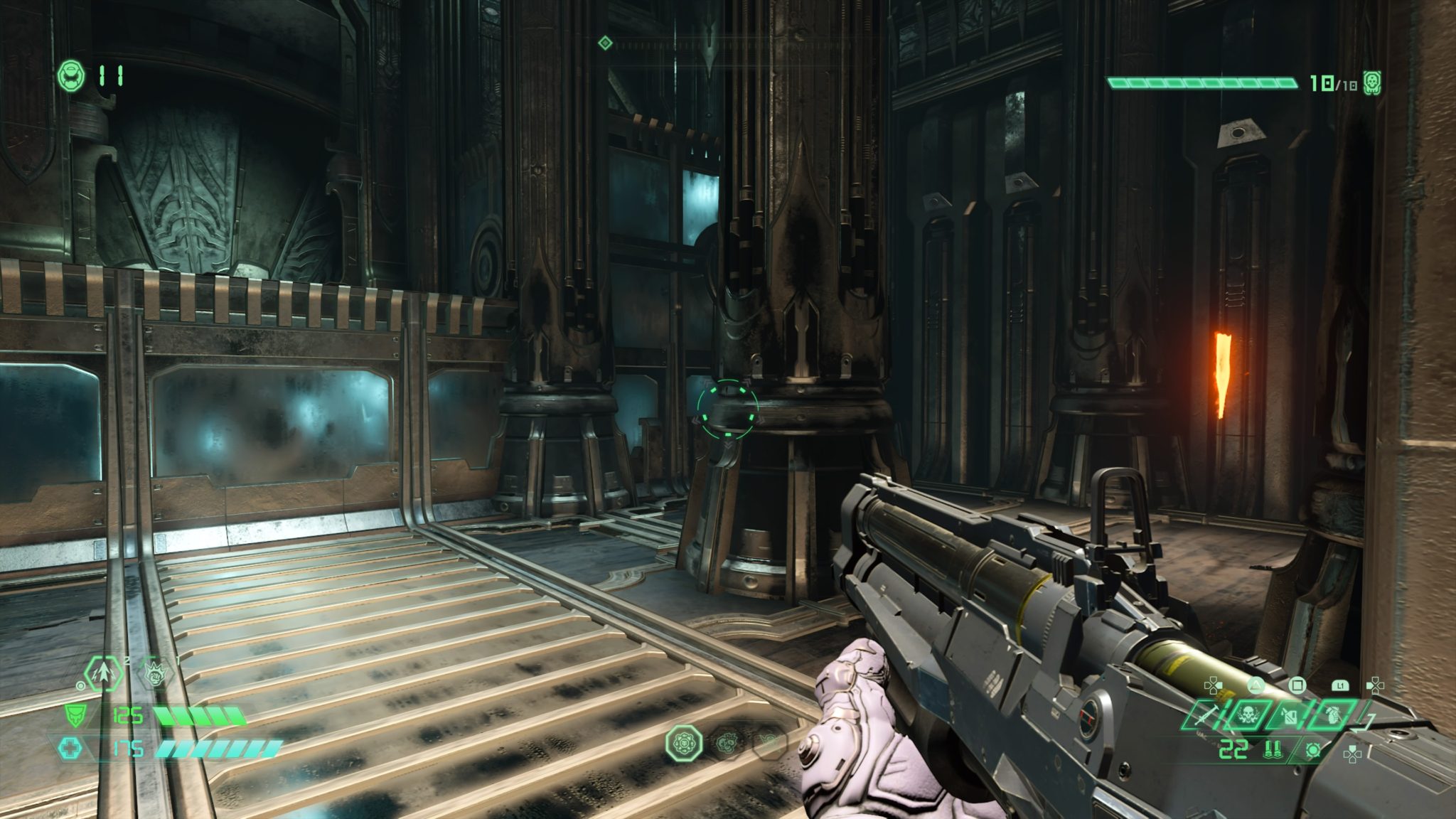The width and height of the screenshot is (1456, 819).
Task: Select the d-pad icon near the ammo counter
Action: coord(1353,755)
